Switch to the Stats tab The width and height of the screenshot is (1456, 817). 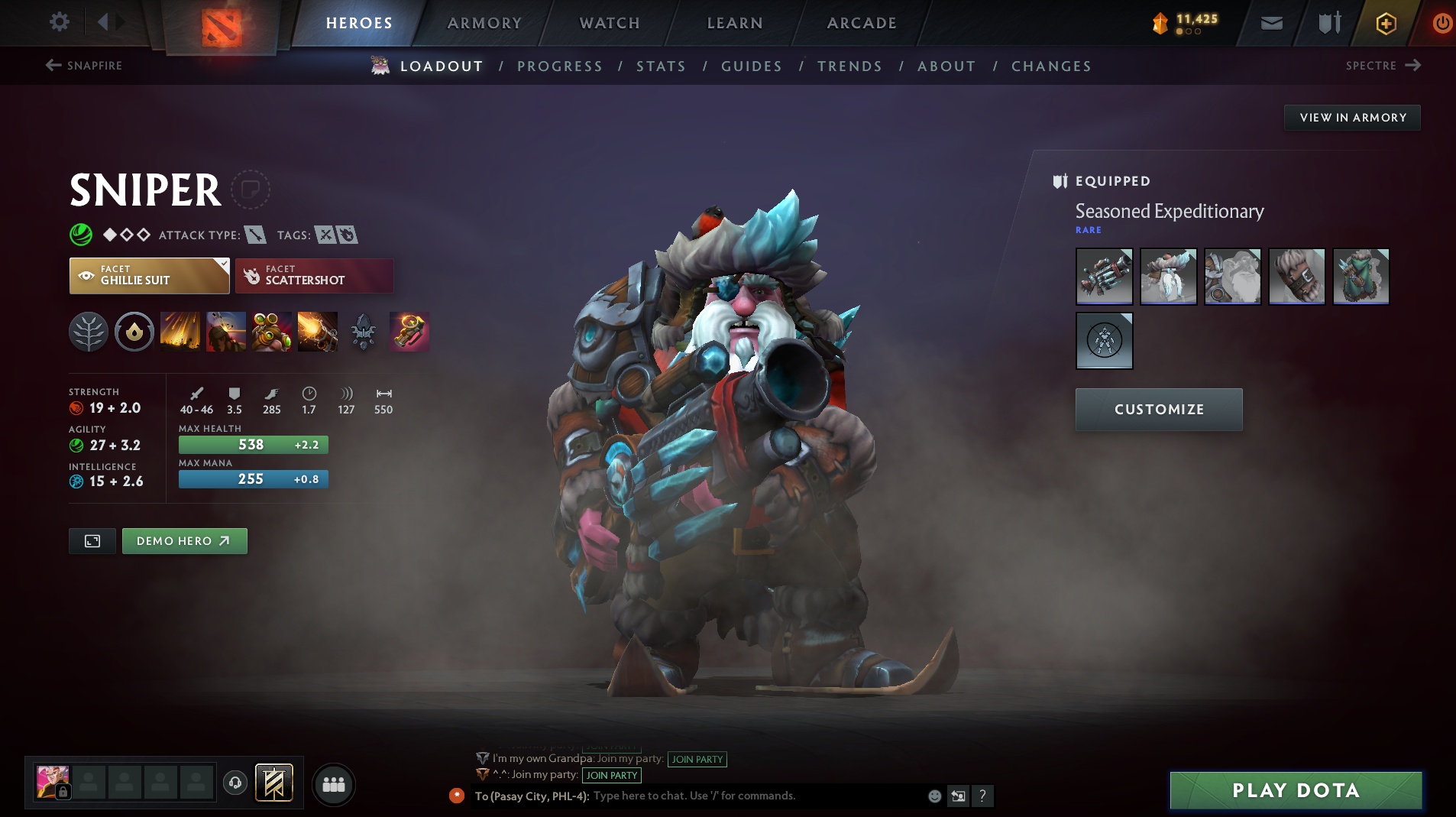coord(661,66)
